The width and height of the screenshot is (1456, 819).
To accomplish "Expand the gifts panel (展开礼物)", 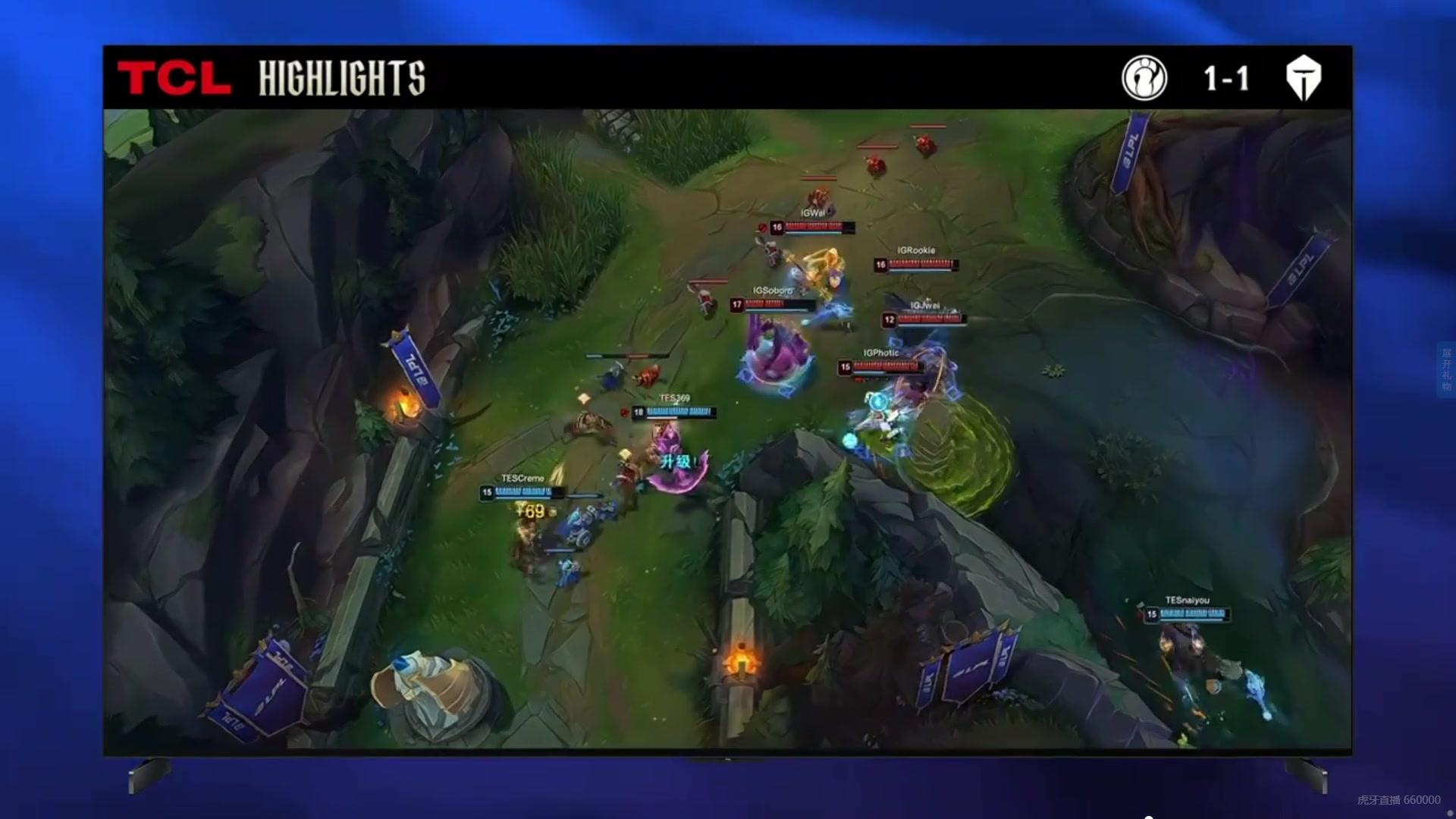I will pos(1446,369).
